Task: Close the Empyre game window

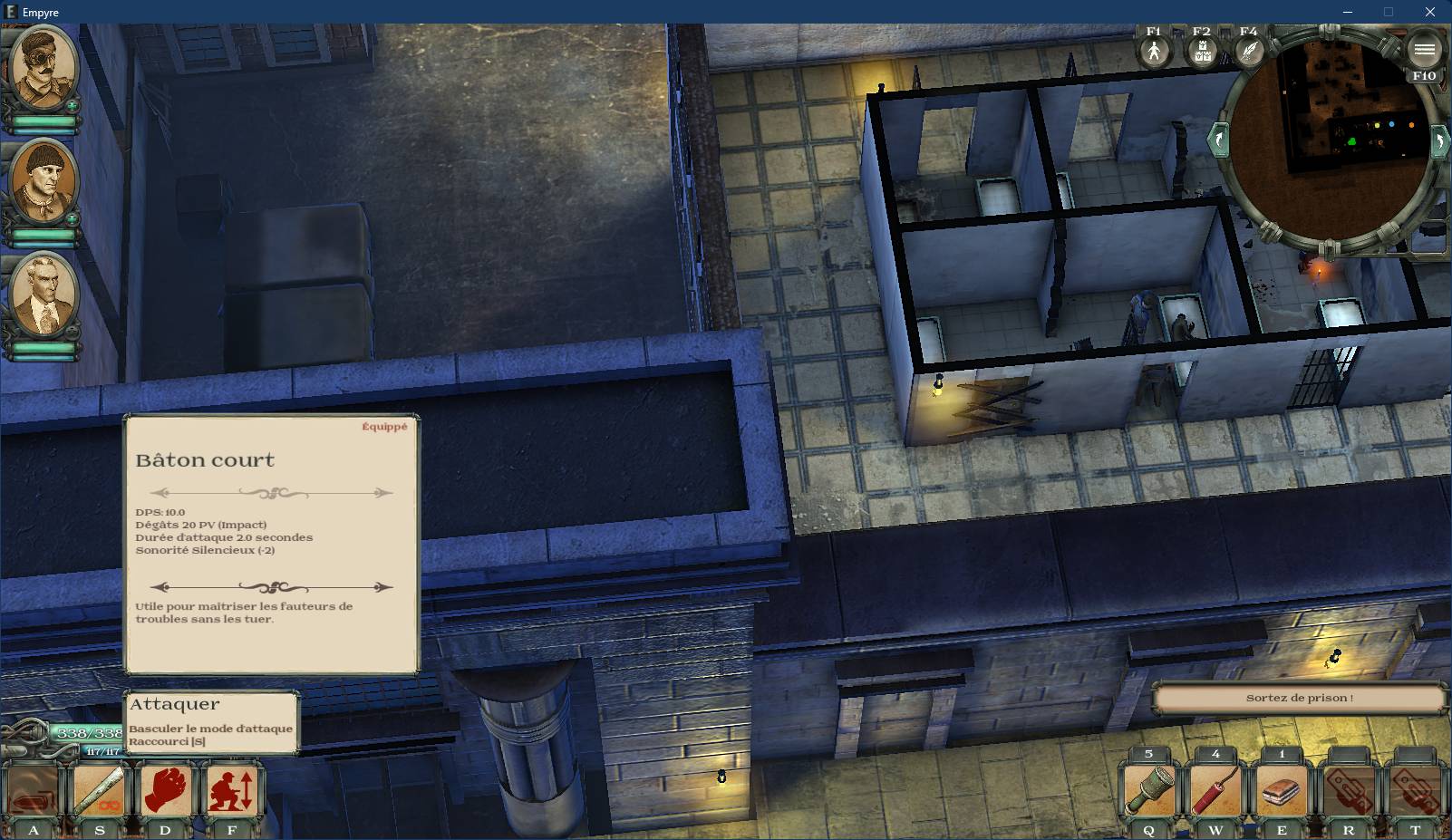Action: pos(1430,13)
